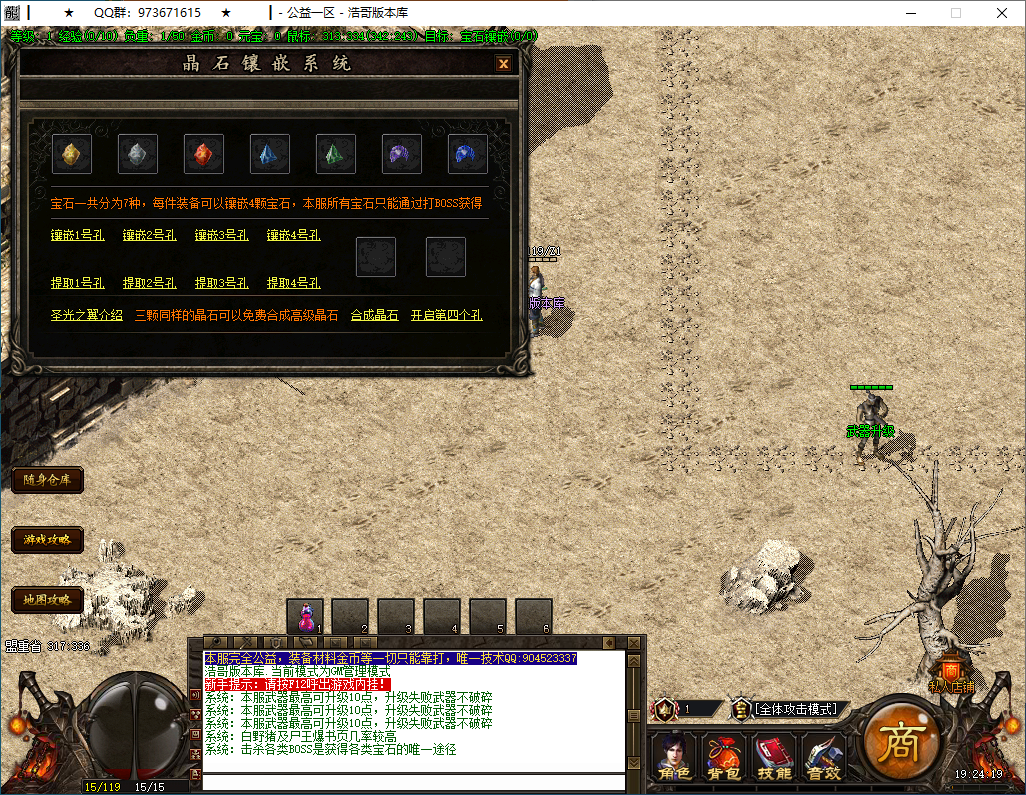Open the 圣光之翼介绍 introduction link
This screenshot has height=795, width=1026.
tap(87, 315)
